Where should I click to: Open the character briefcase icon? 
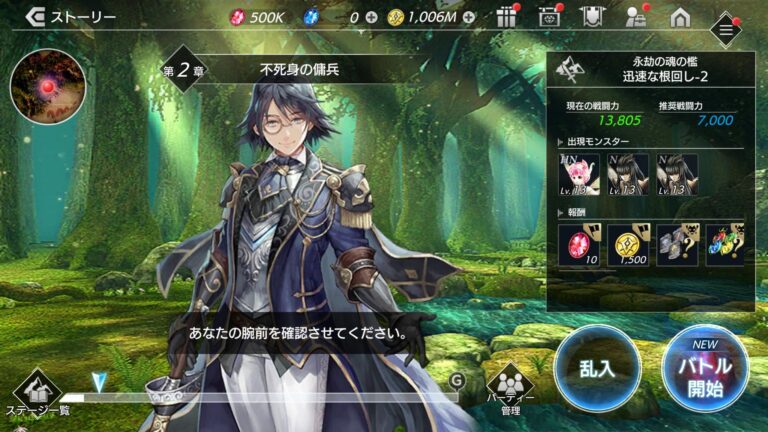coord(636,17)
